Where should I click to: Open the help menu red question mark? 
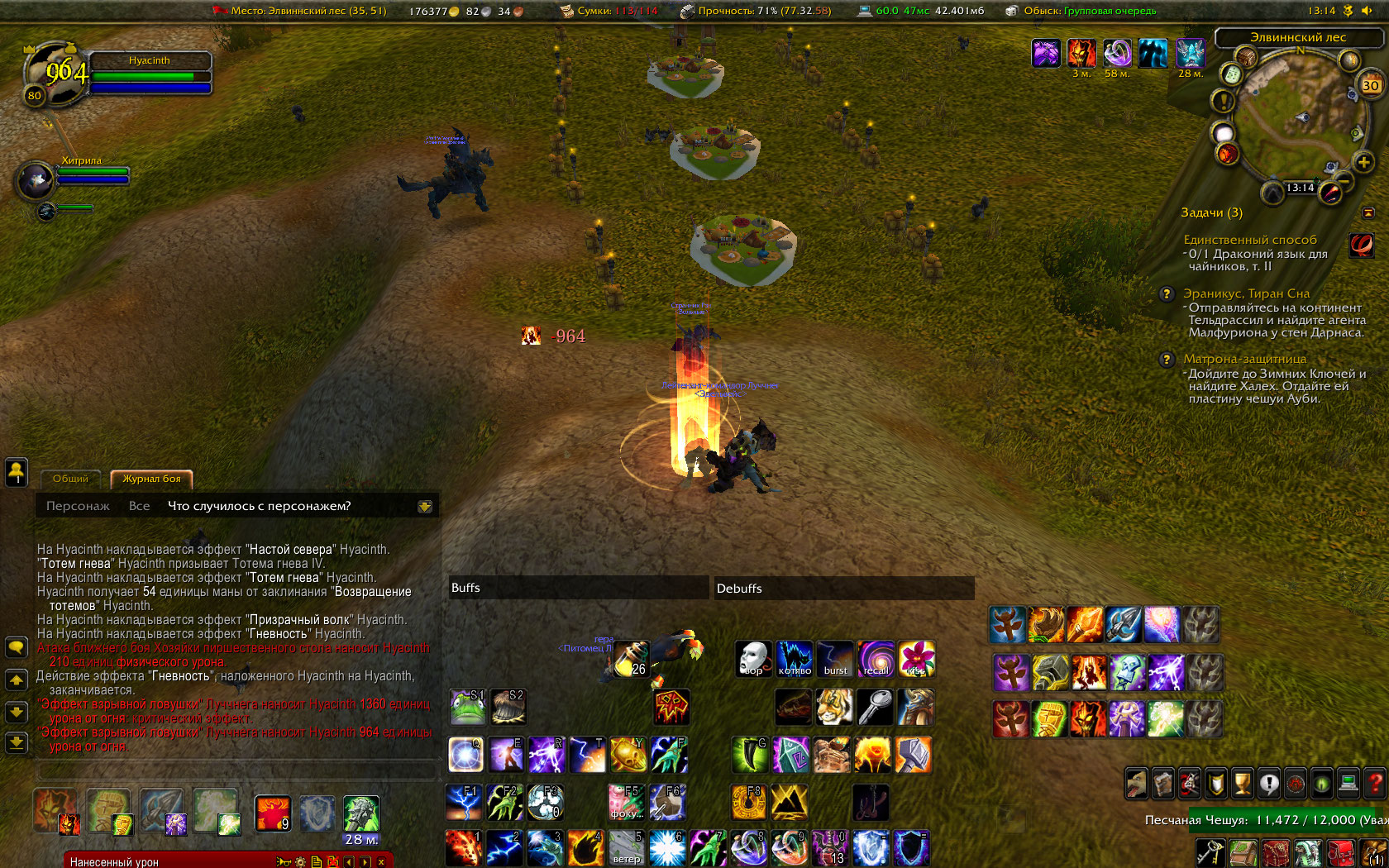[x=1374, y=783]
